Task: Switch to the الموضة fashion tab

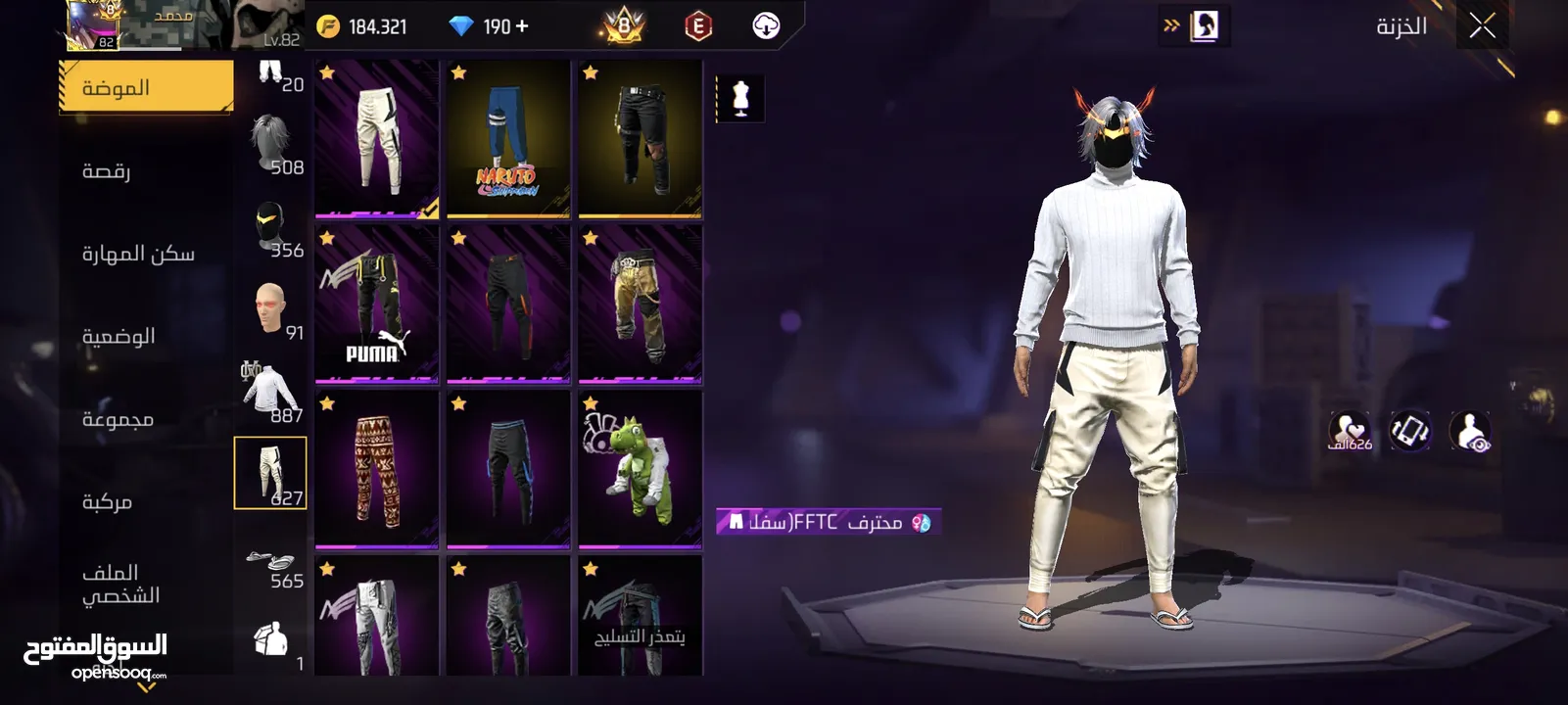Action: [146, 87]
